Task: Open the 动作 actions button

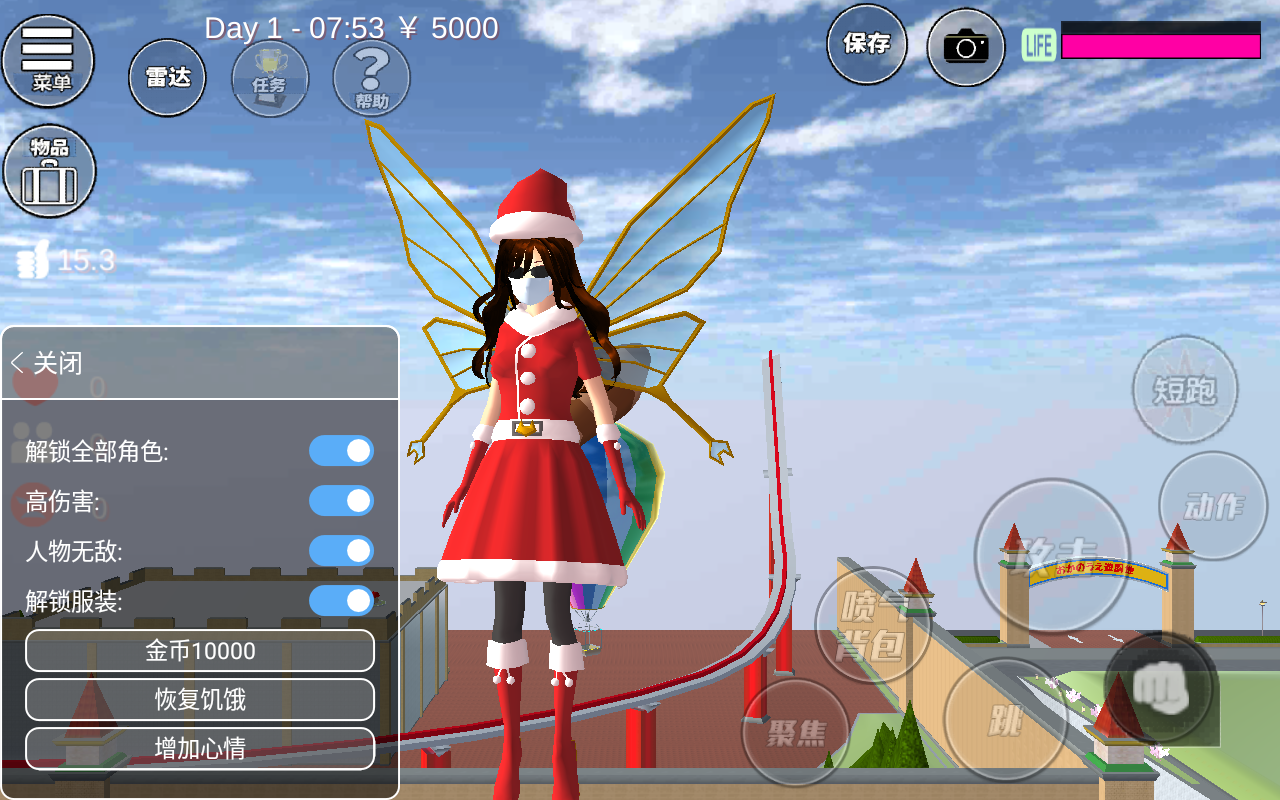Action: coord(1213,505)
